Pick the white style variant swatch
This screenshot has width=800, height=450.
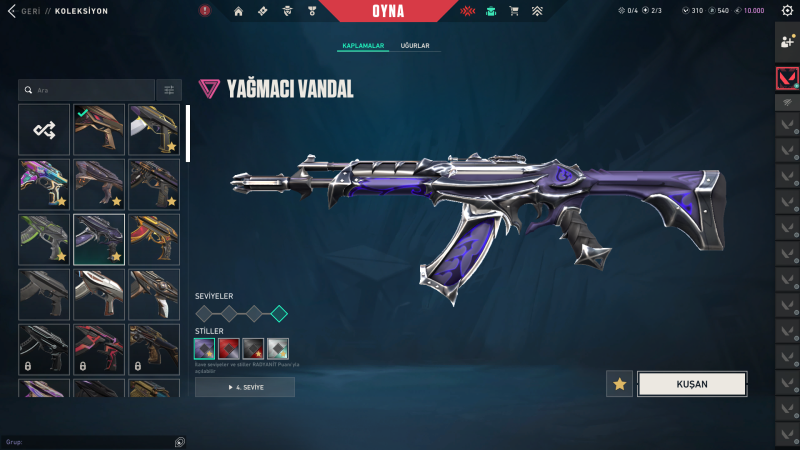coord(278,349)
